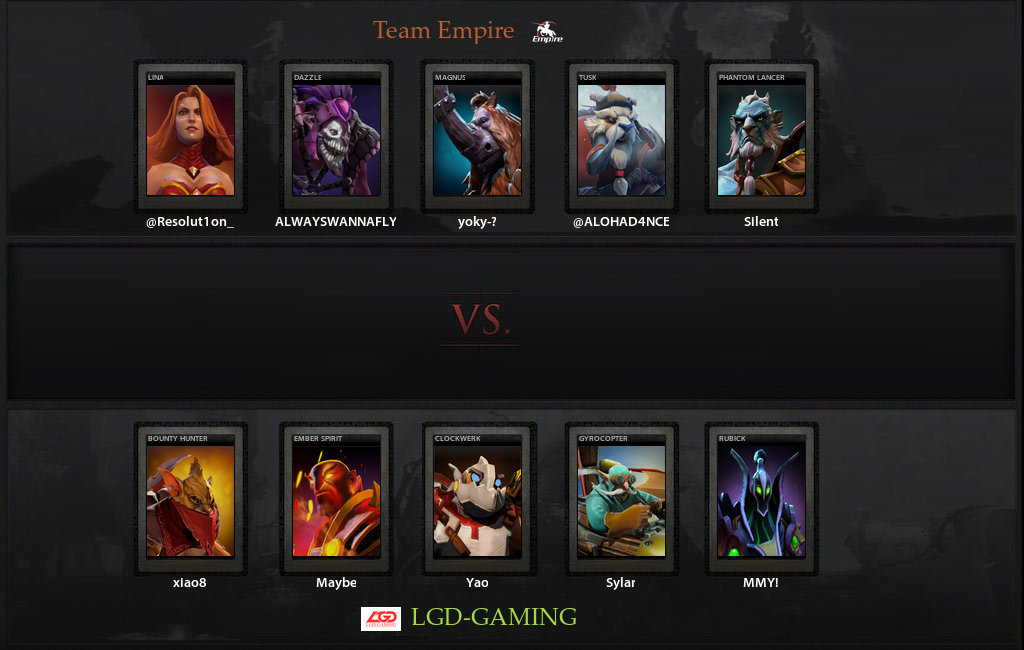Select player name MMY!
The image size is (1024, 650).
pos(761,582)
